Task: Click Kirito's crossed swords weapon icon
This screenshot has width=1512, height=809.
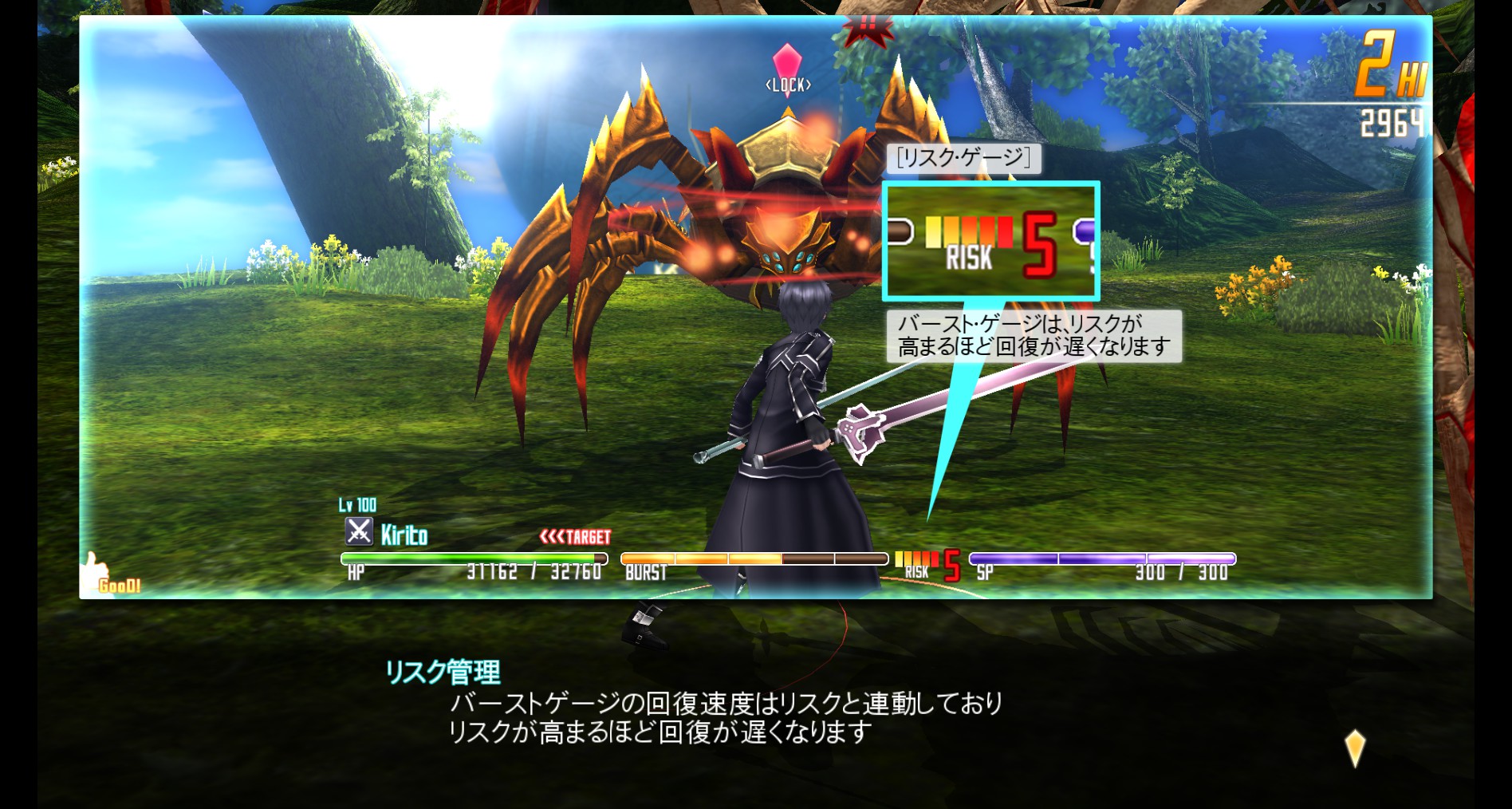Action: coord(359,531)
